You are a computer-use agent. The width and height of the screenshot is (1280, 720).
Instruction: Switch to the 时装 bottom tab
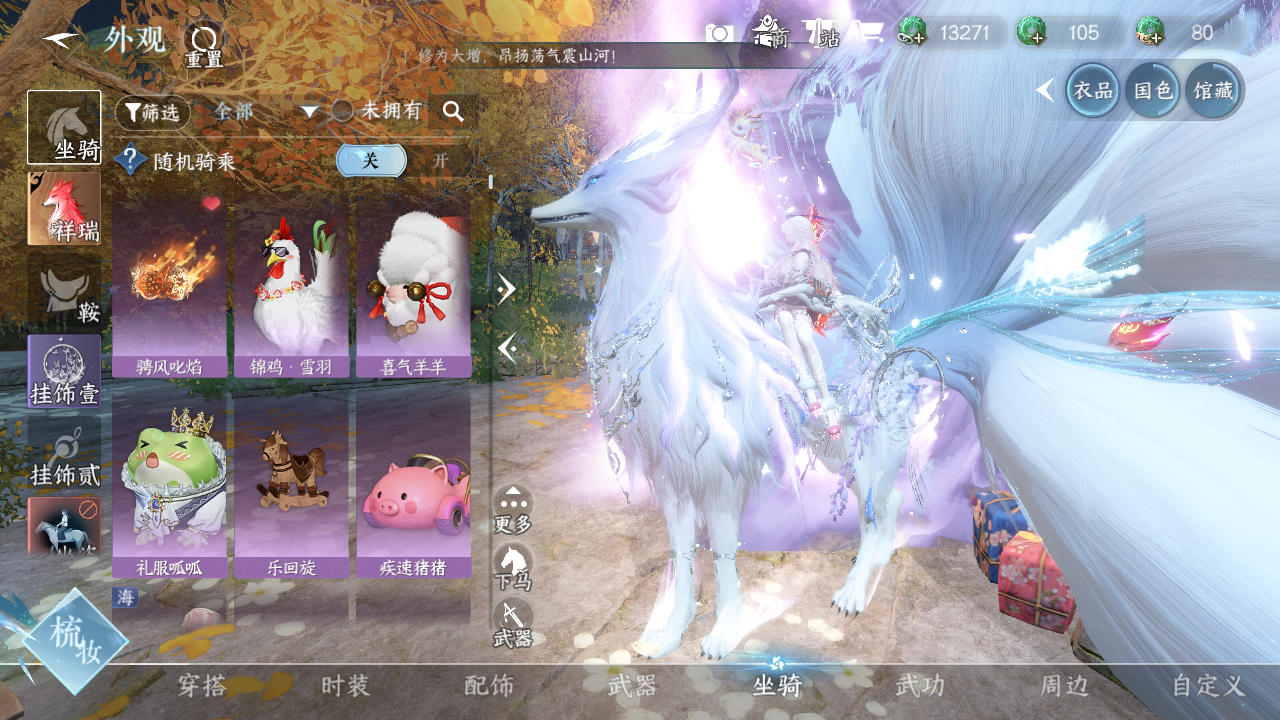(345, 686)
